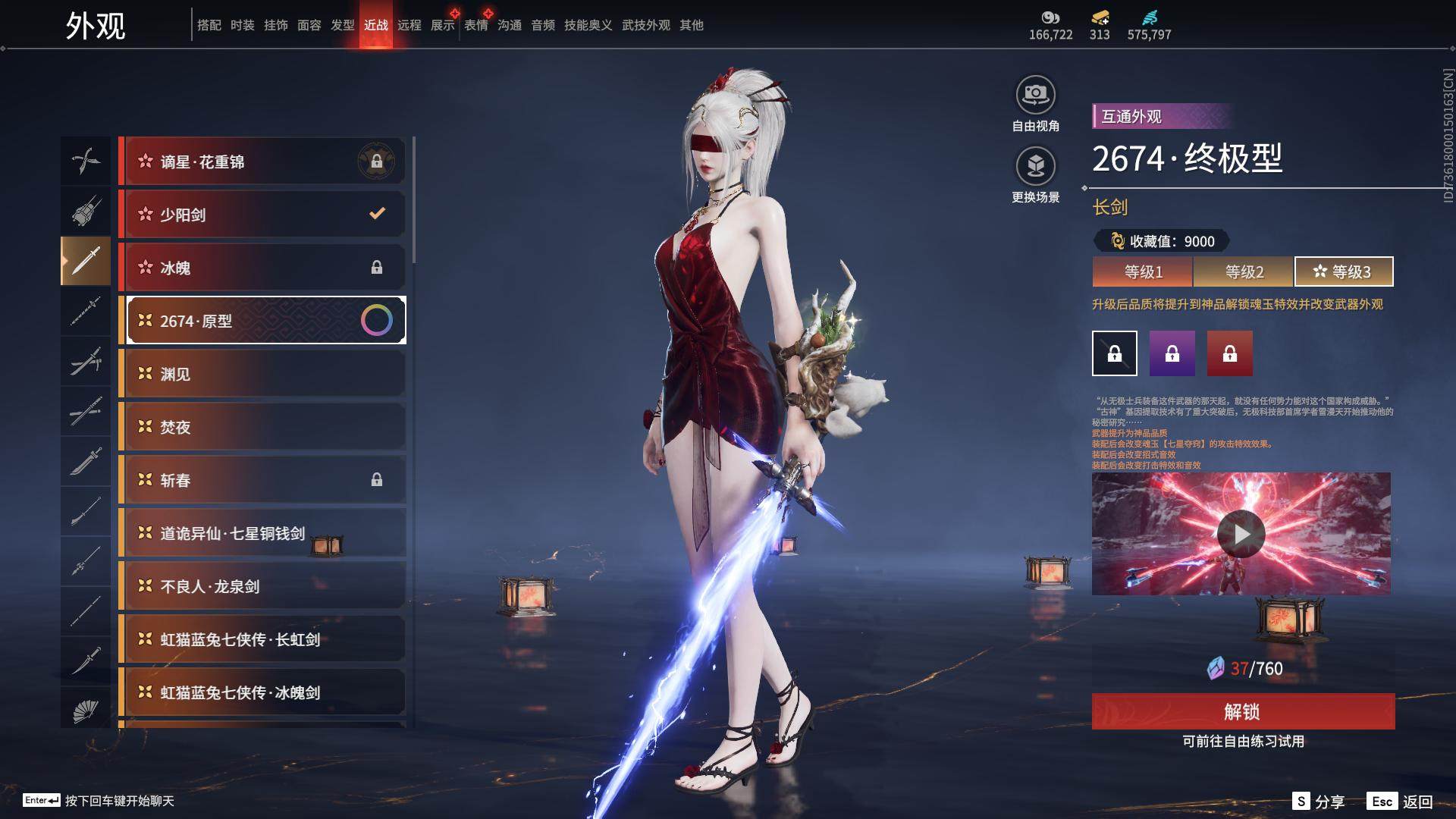The image size is (1456, 819).
Task: Select the 发型 tab
Action: 343,25
